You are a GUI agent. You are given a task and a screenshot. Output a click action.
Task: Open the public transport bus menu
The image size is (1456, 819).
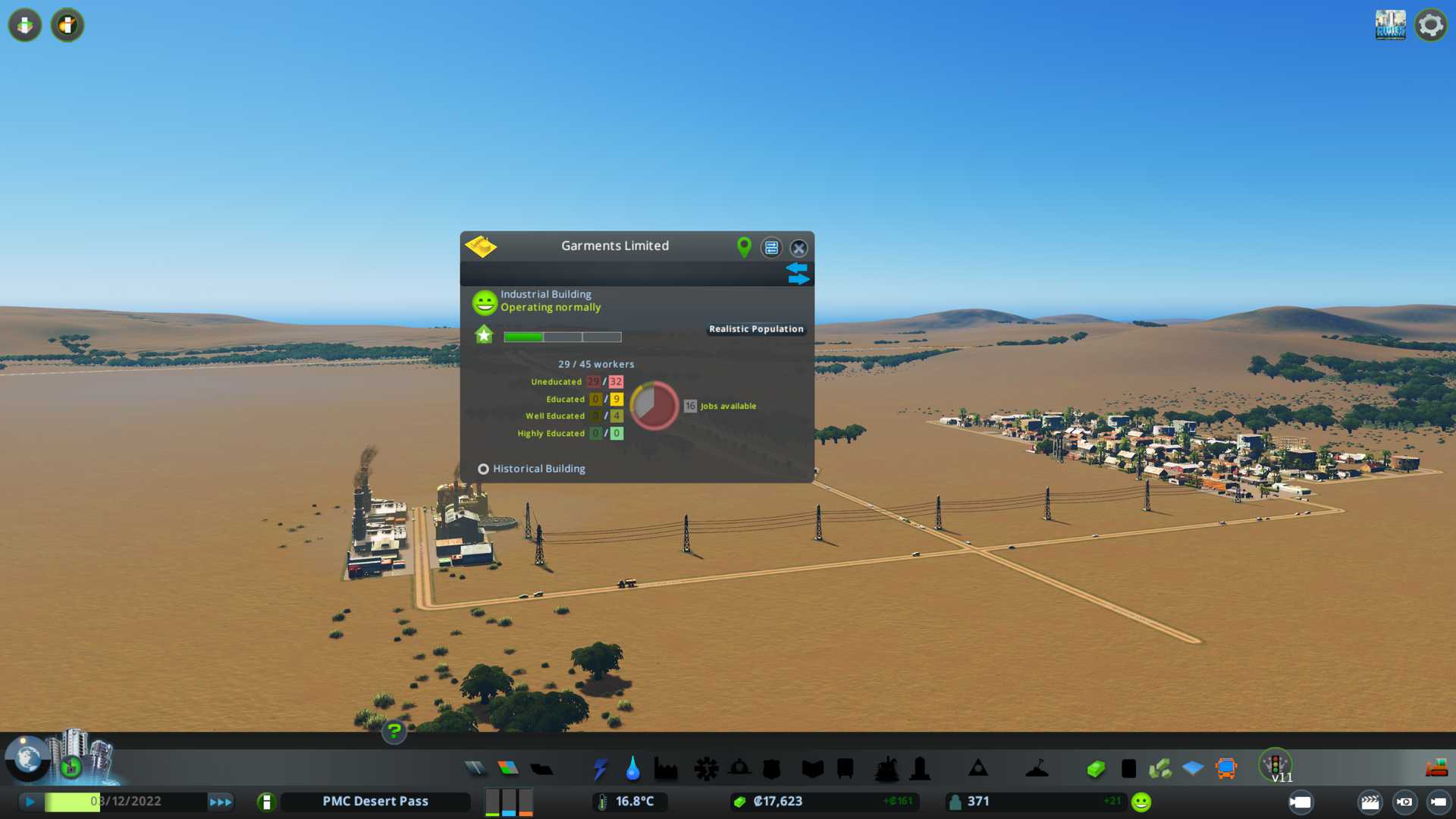1225,769
